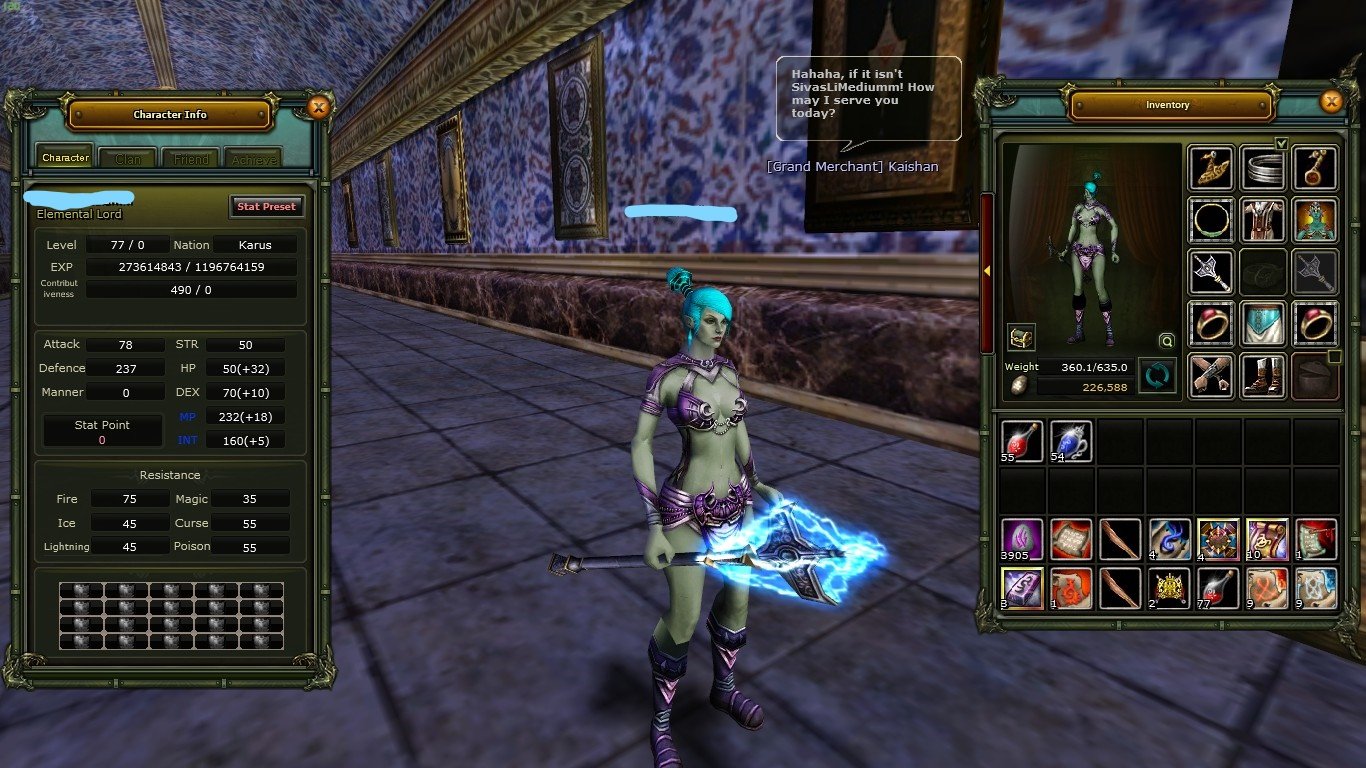Show the Achieve tab
The height and width of the screenshot is (768, 1366).
[x=251, y=158]
